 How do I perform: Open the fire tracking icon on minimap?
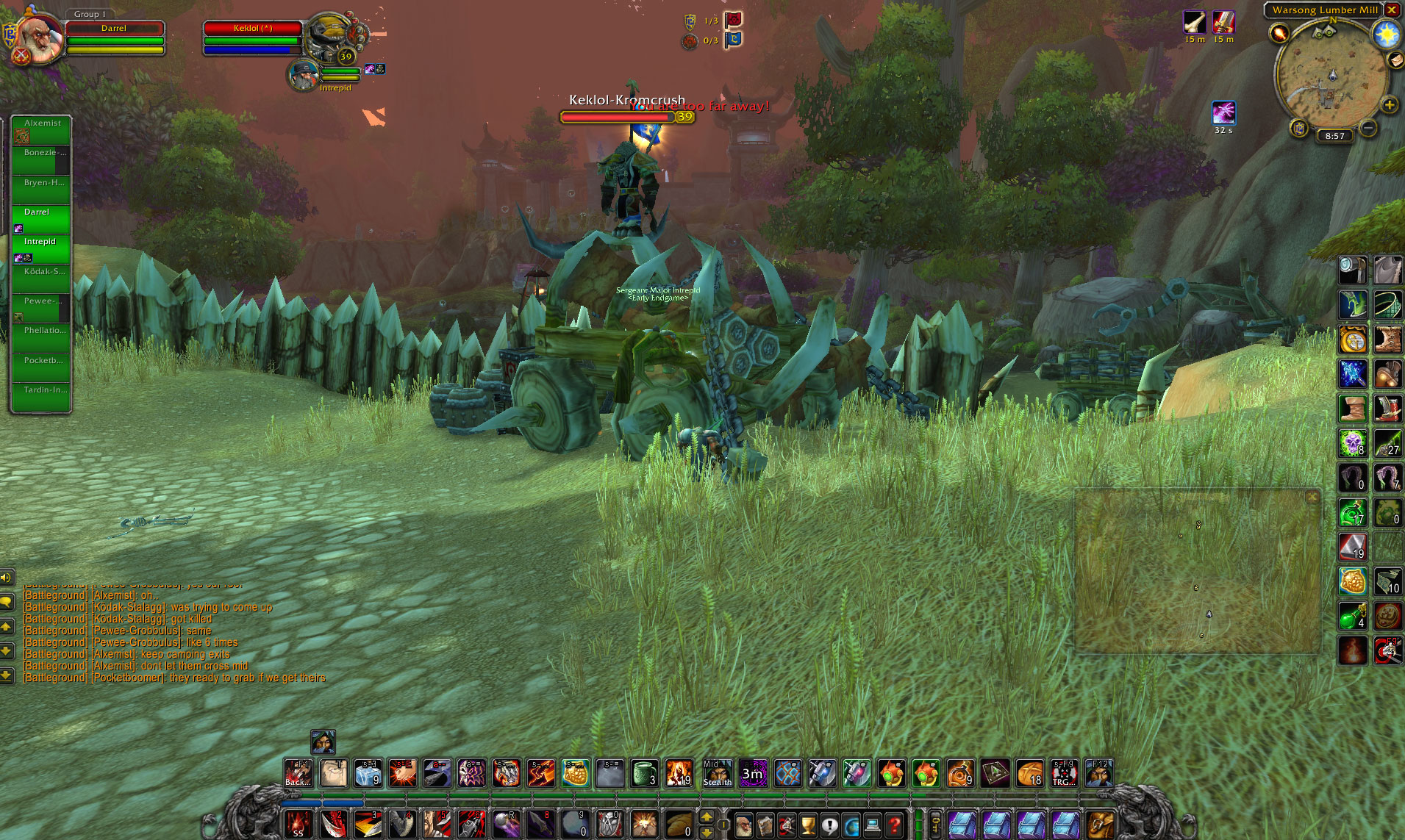pos(1280,33)
